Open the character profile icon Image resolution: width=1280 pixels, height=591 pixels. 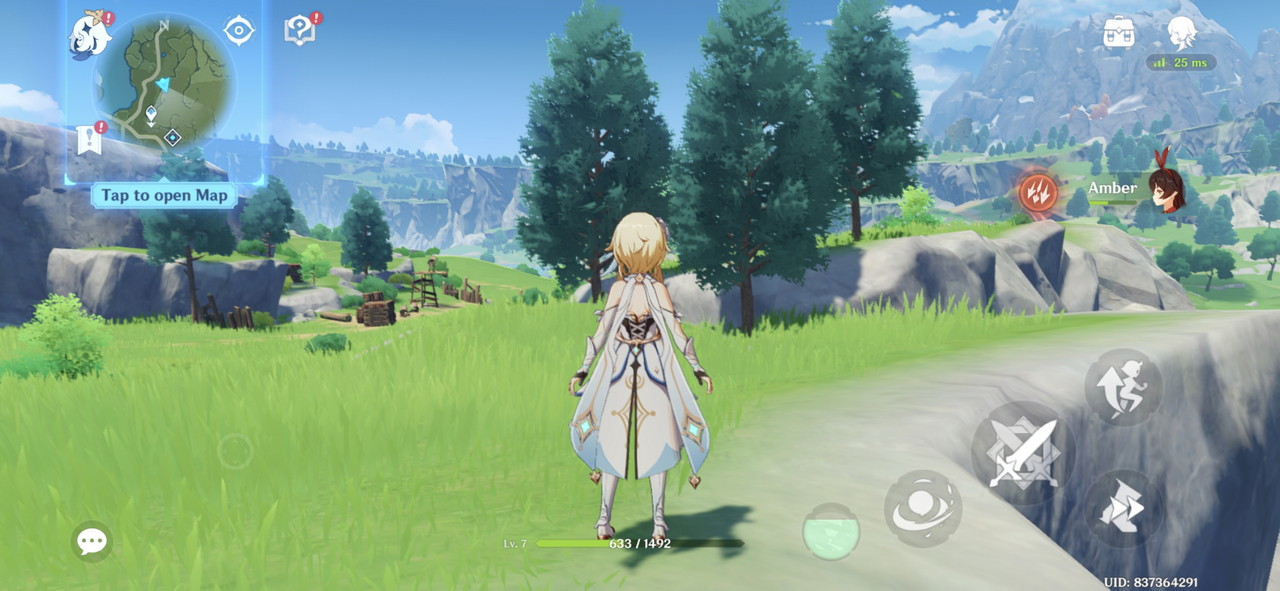pyautogui.click(x=1182, y=32)
